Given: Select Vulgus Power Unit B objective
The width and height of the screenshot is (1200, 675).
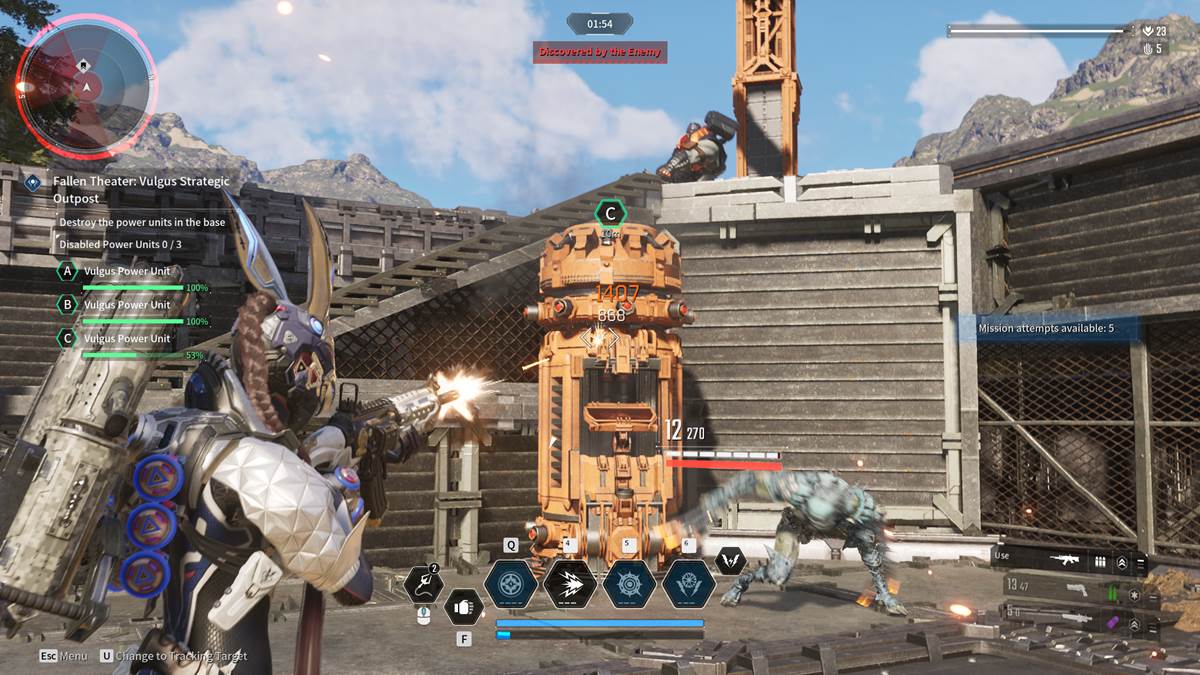Looking at the screenshot, I should click(126, 305).
